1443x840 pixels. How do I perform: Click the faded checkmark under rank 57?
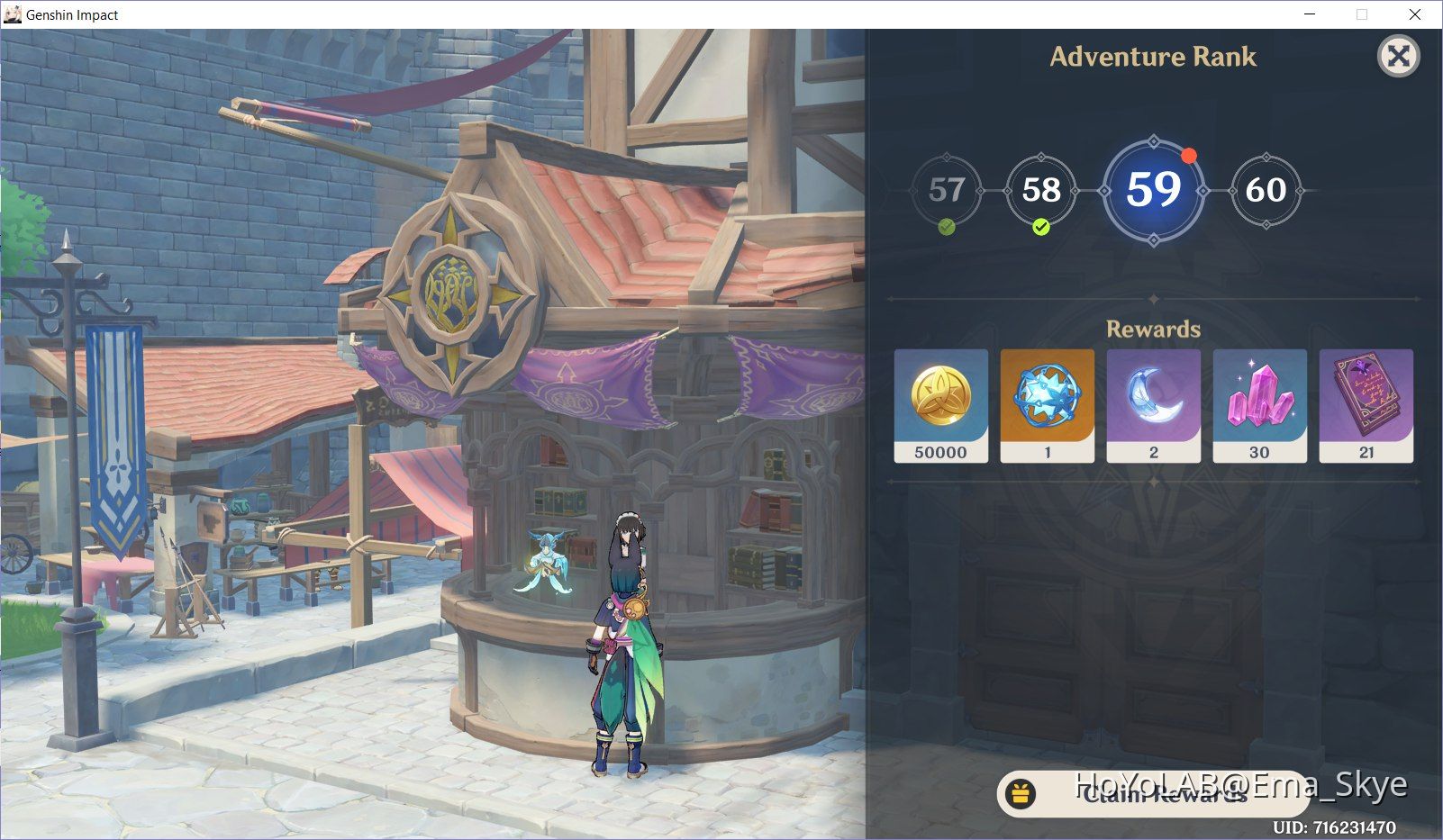(x=945, y=227)
